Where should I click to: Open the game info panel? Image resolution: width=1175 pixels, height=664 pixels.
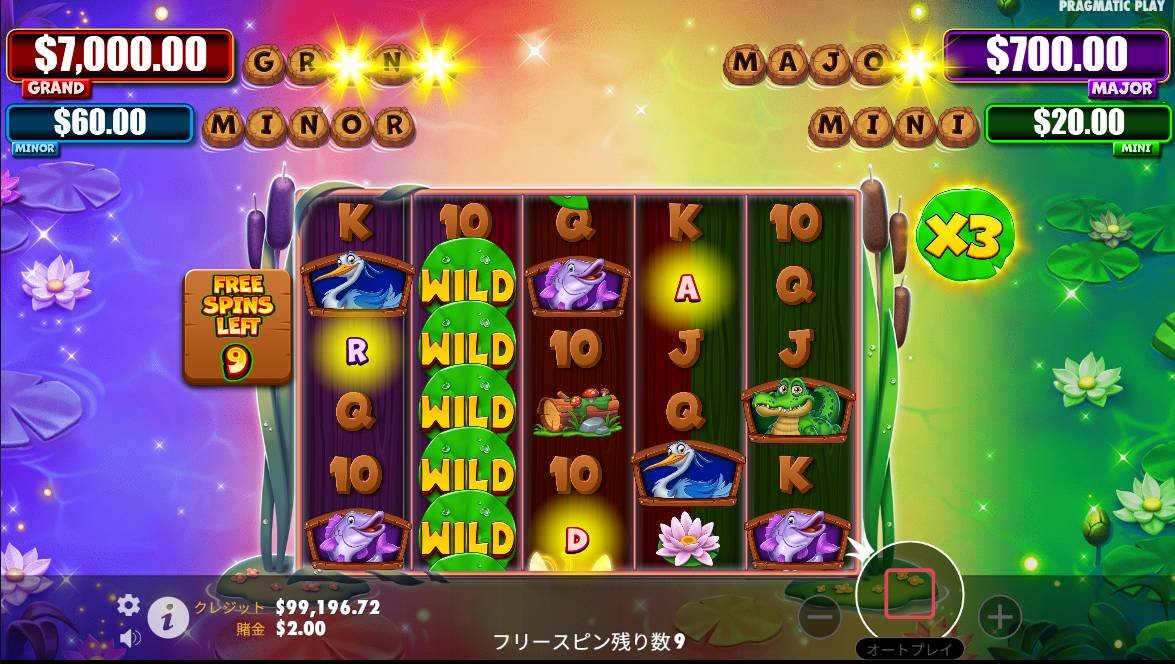point(169,618)
